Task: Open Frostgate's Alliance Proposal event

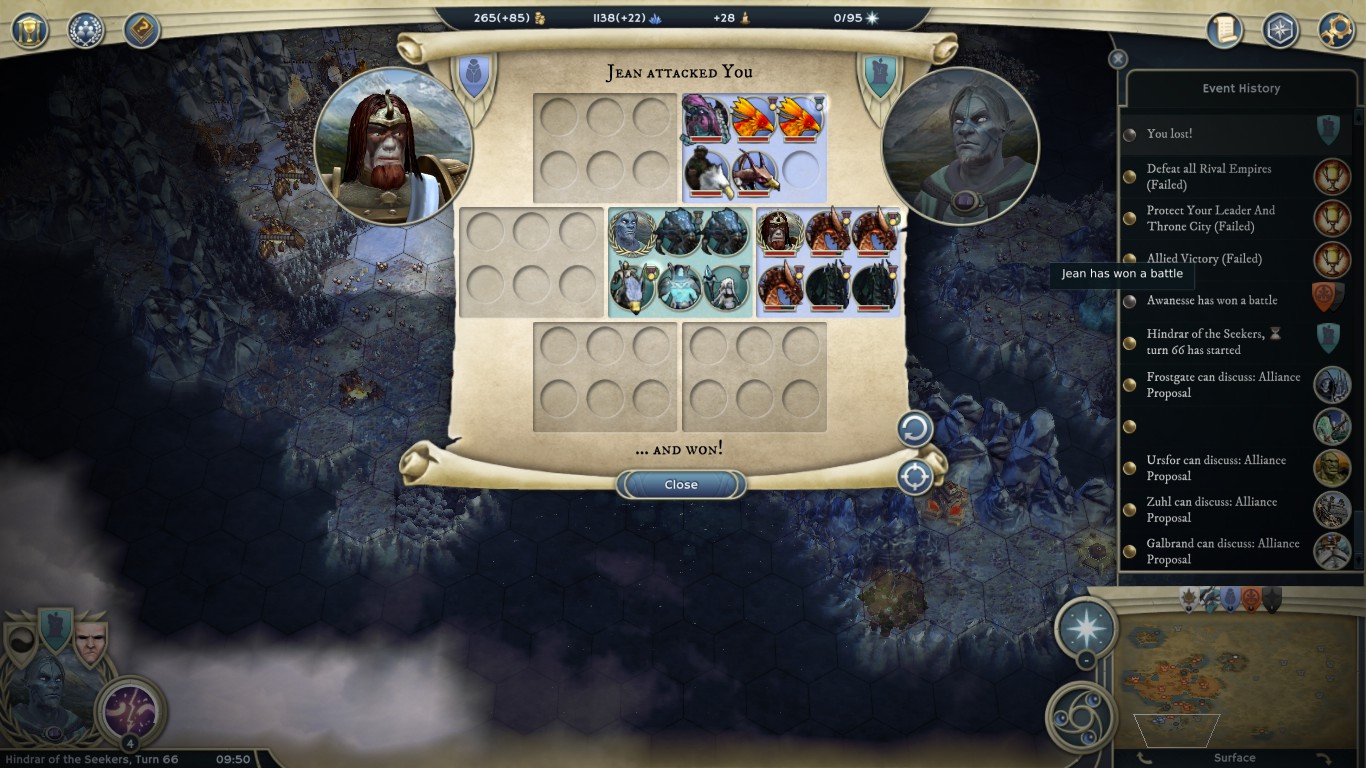Action: coord(1223,385)
